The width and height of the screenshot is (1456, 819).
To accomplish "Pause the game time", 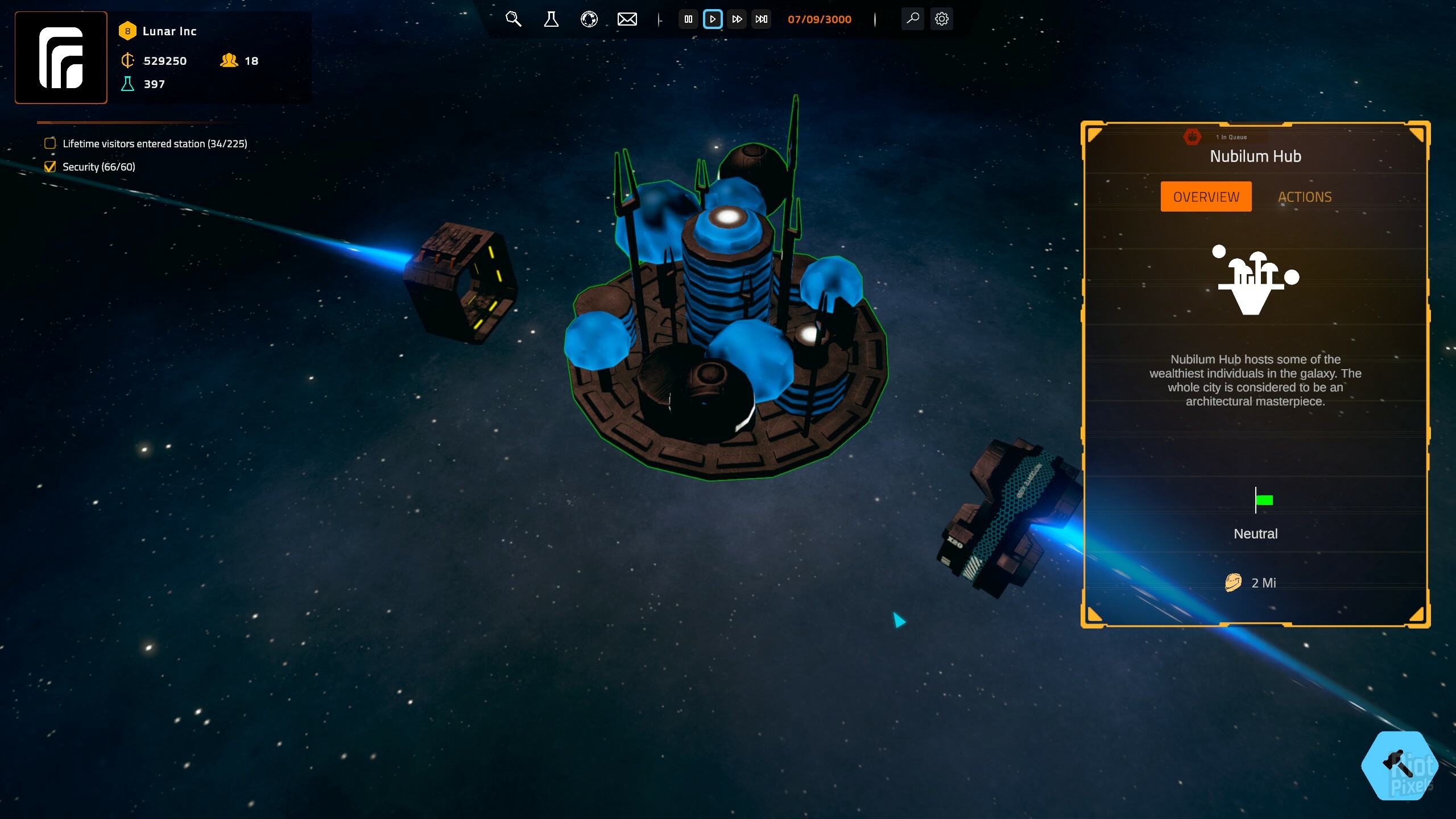I will (688, 19).
